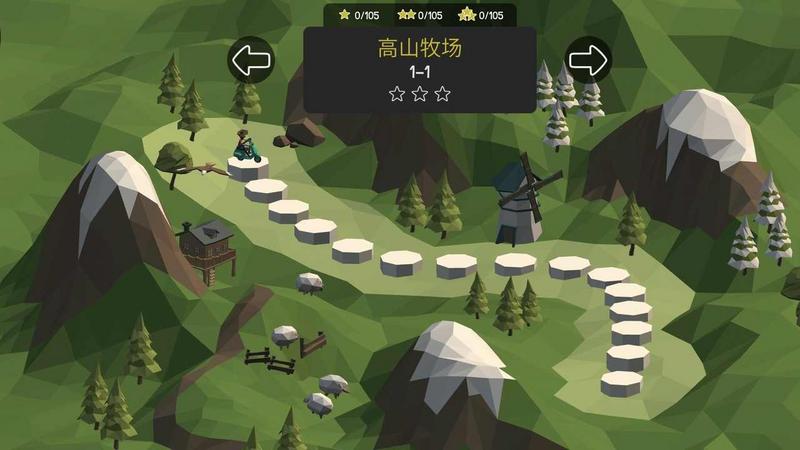800x450 pixels.
Task: Open the 高山牧场 1-1 level panel
Action: 420,69
